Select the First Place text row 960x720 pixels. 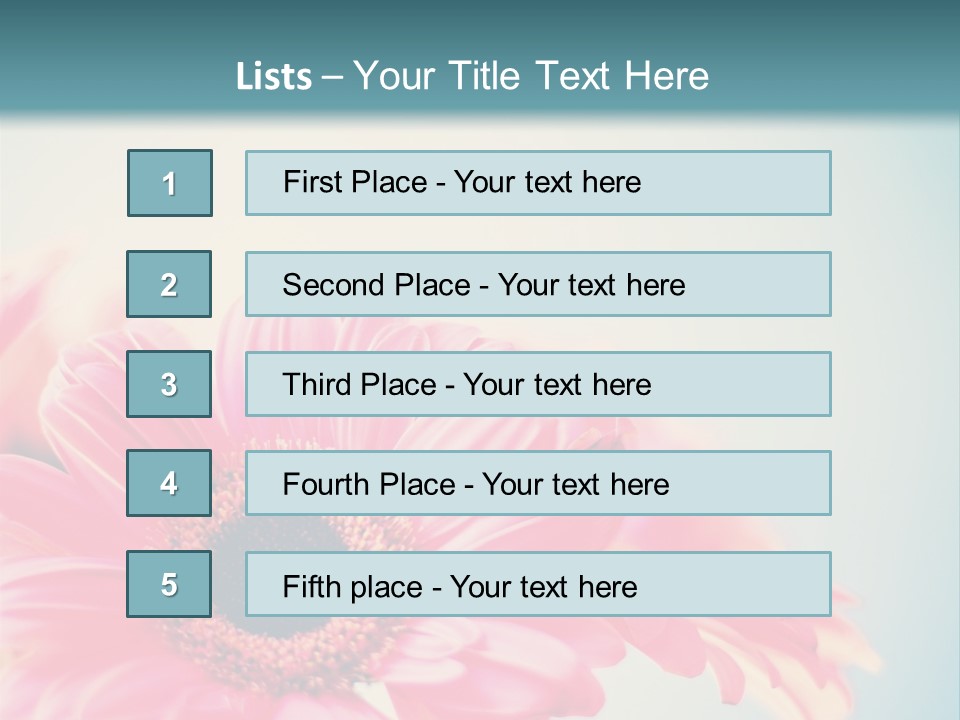point(538,183)
